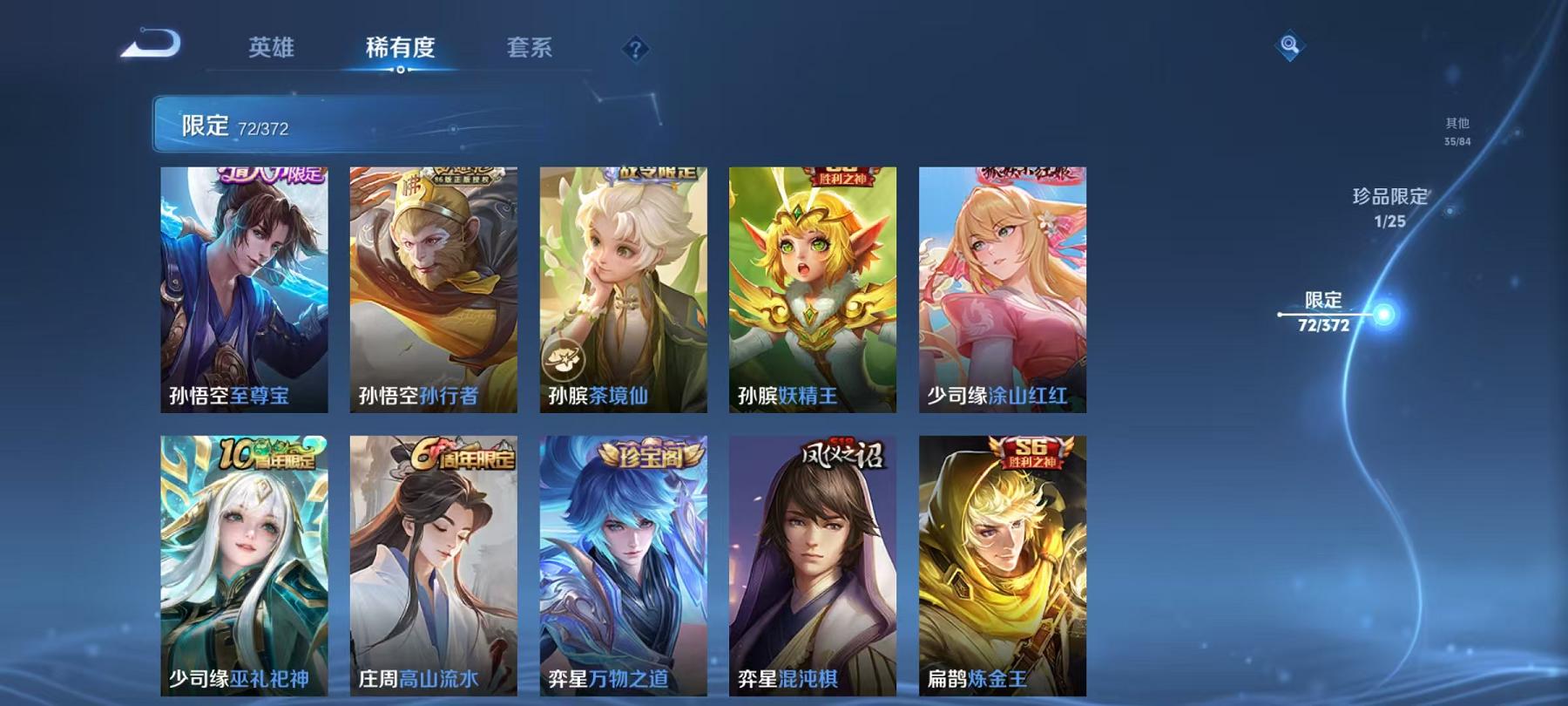This screenshot has height=706, width=1568.
Task: Click the question mark help icon
Action: pos(639,50)
